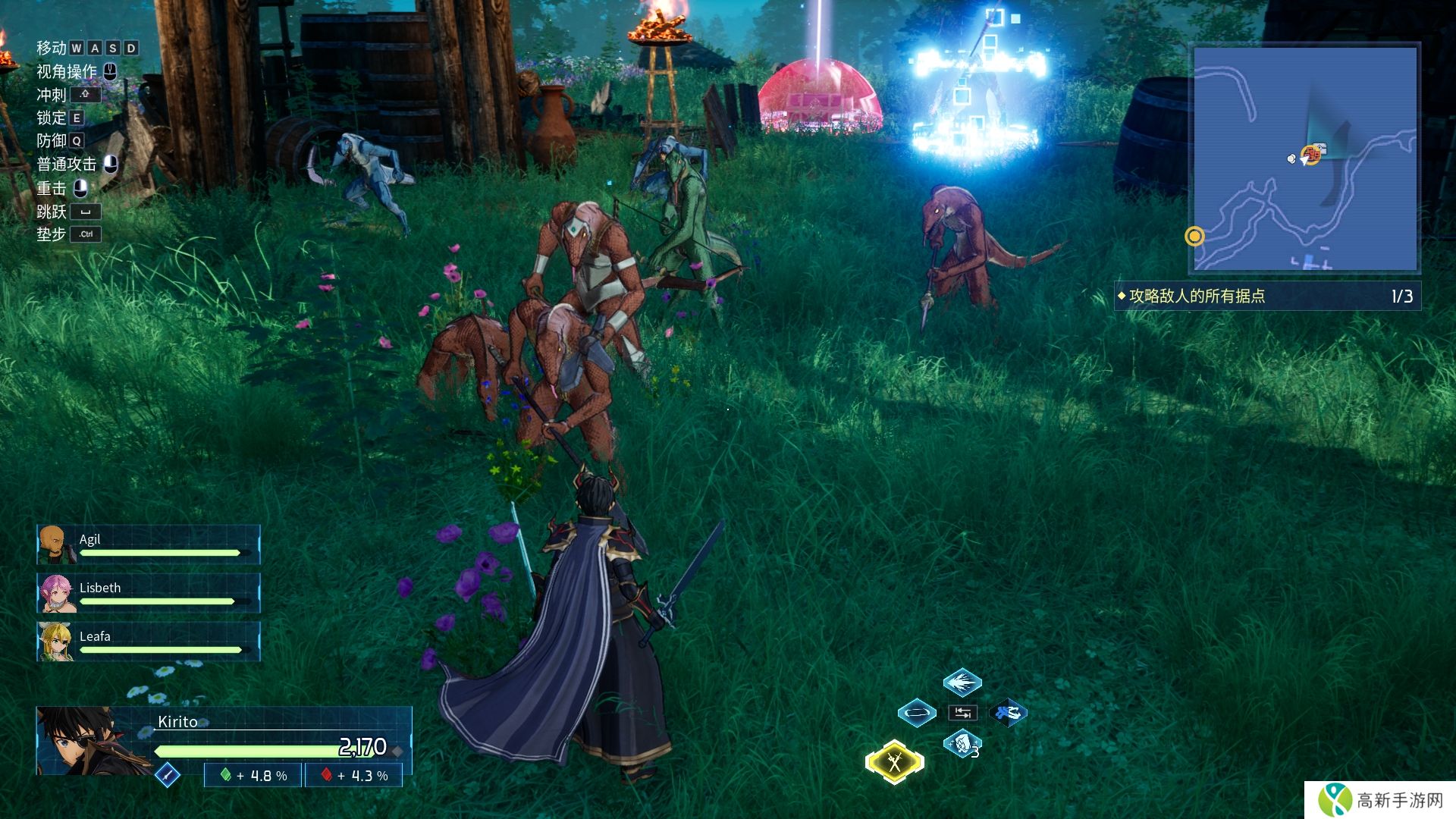Select party member Lisbeth
Image resolution: width=1456 pixels, height=819 pixels.
(x=149, y=593)
